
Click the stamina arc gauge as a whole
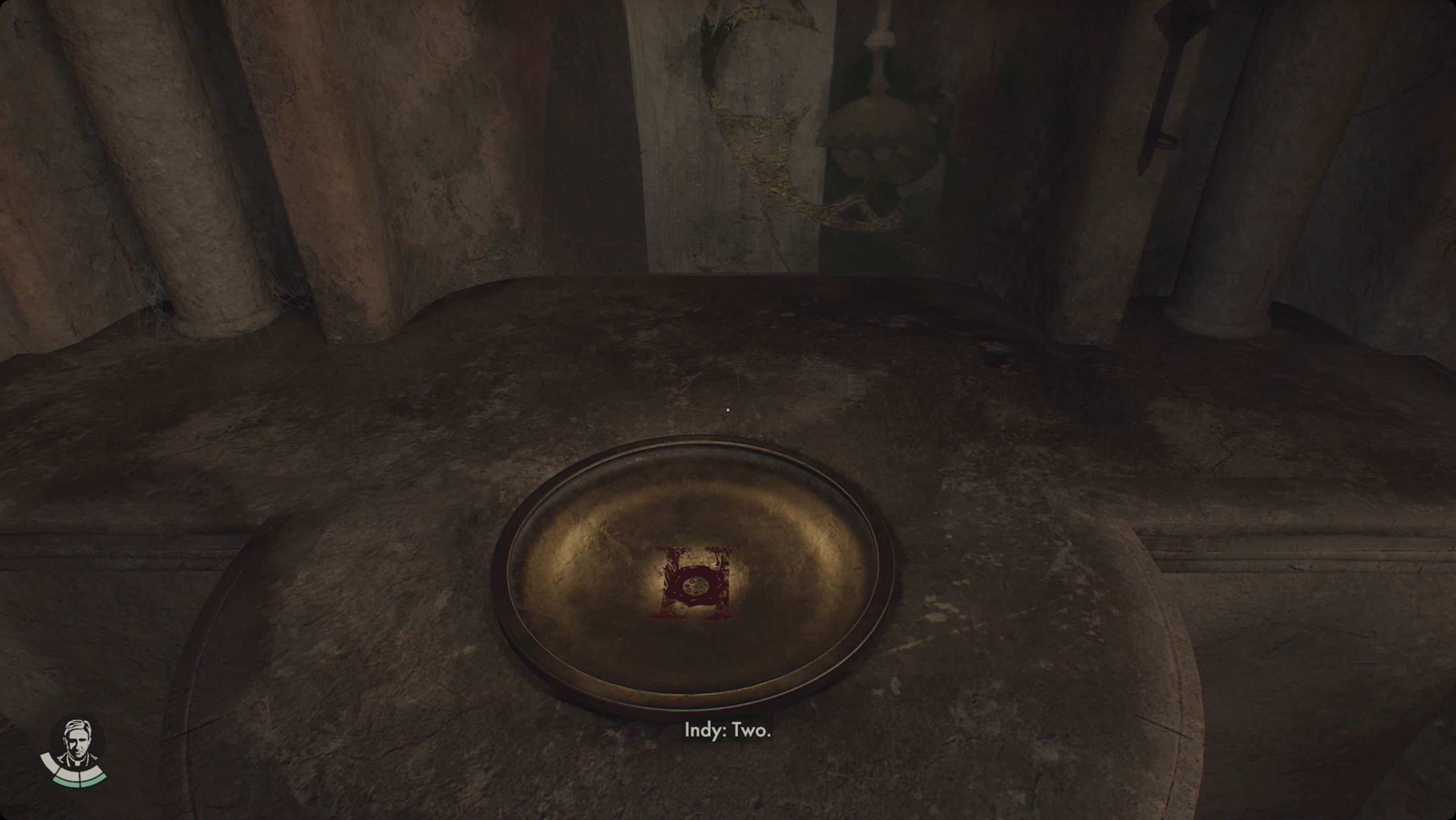pyautogui.click(x=73, y=774)
